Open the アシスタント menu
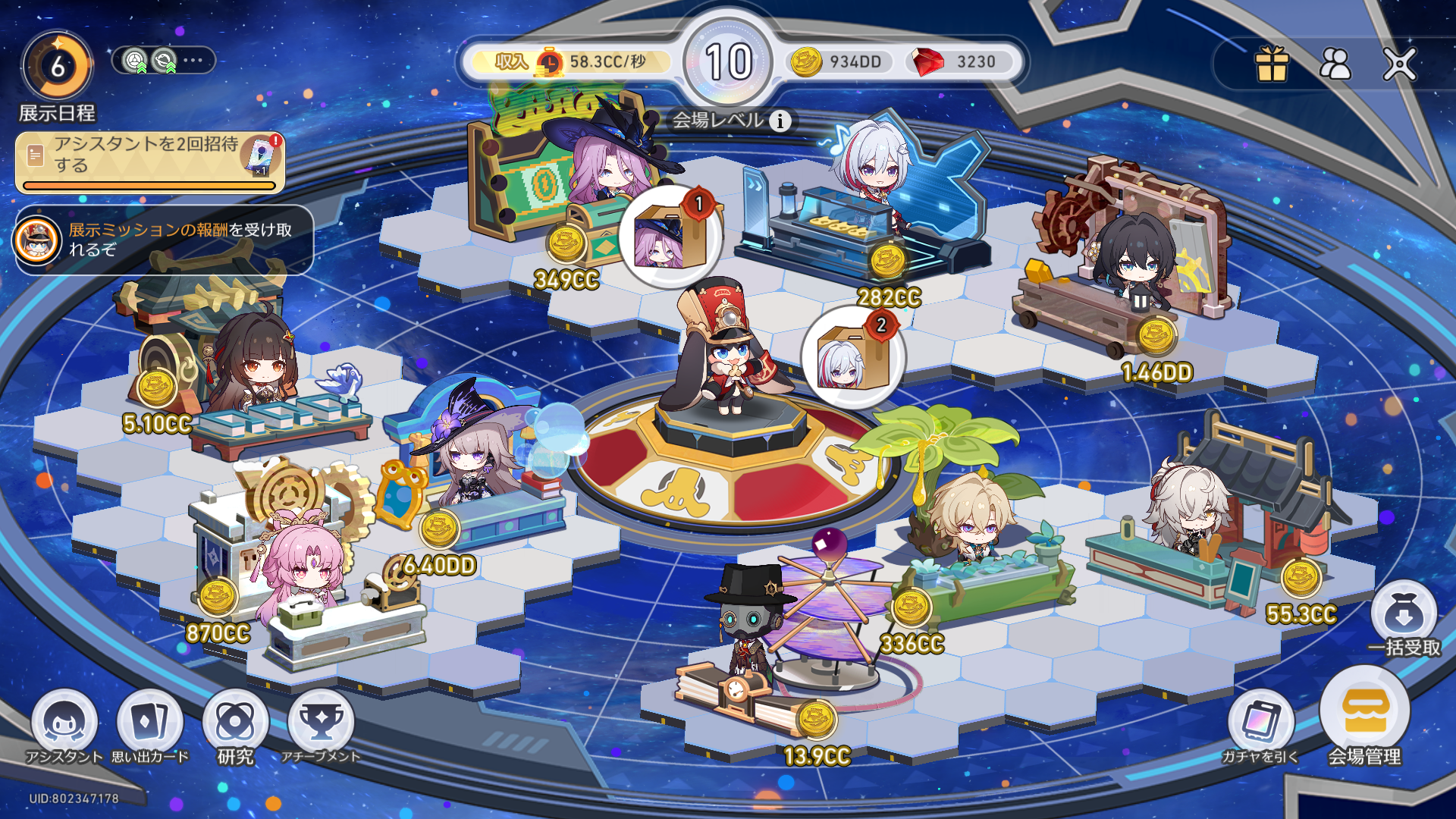The height and width of the screenshot is (819, 1456). [64, 723]
